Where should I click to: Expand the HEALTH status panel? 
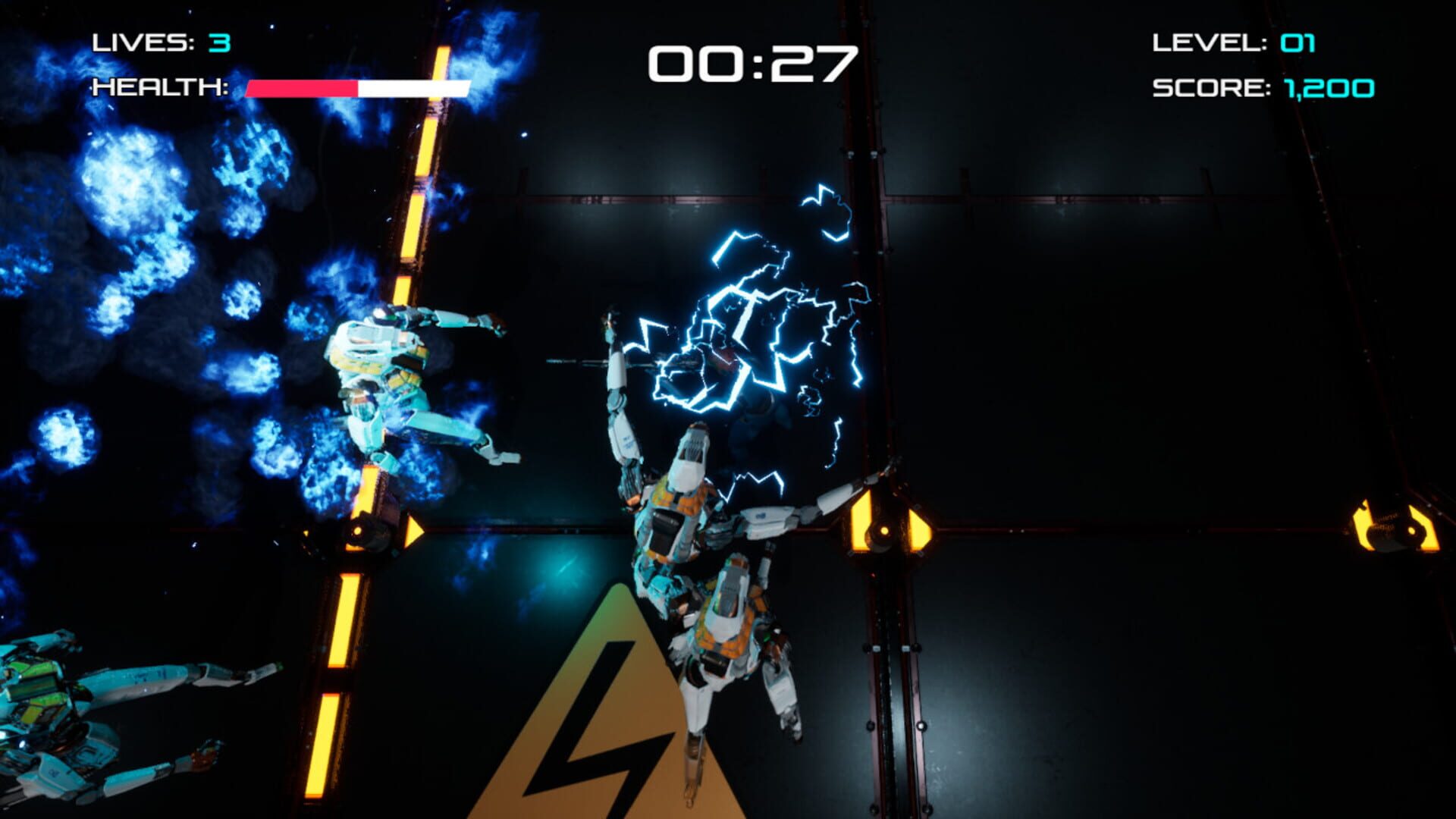click(281, 89)
